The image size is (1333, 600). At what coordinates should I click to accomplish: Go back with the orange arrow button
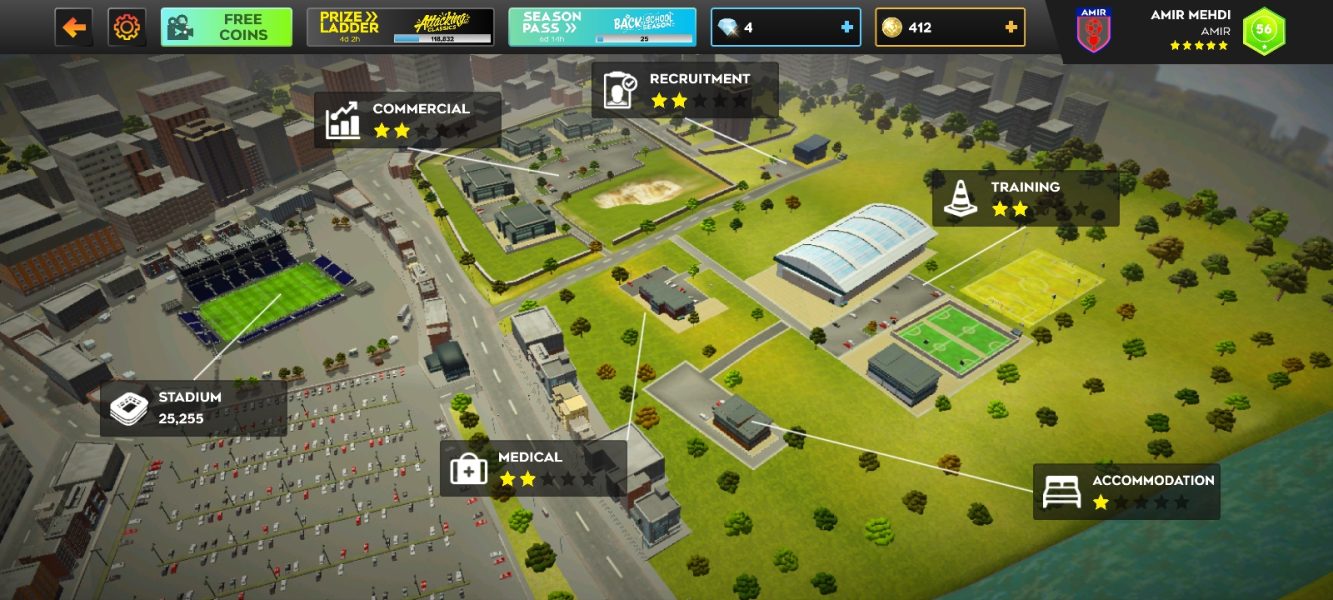74,27
